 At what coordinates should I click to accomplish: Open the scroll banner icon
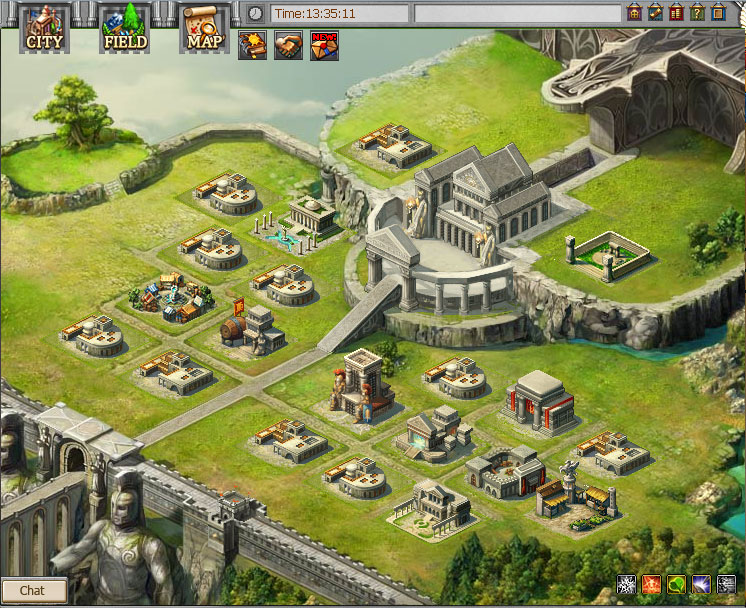click(x=655, y=12)
